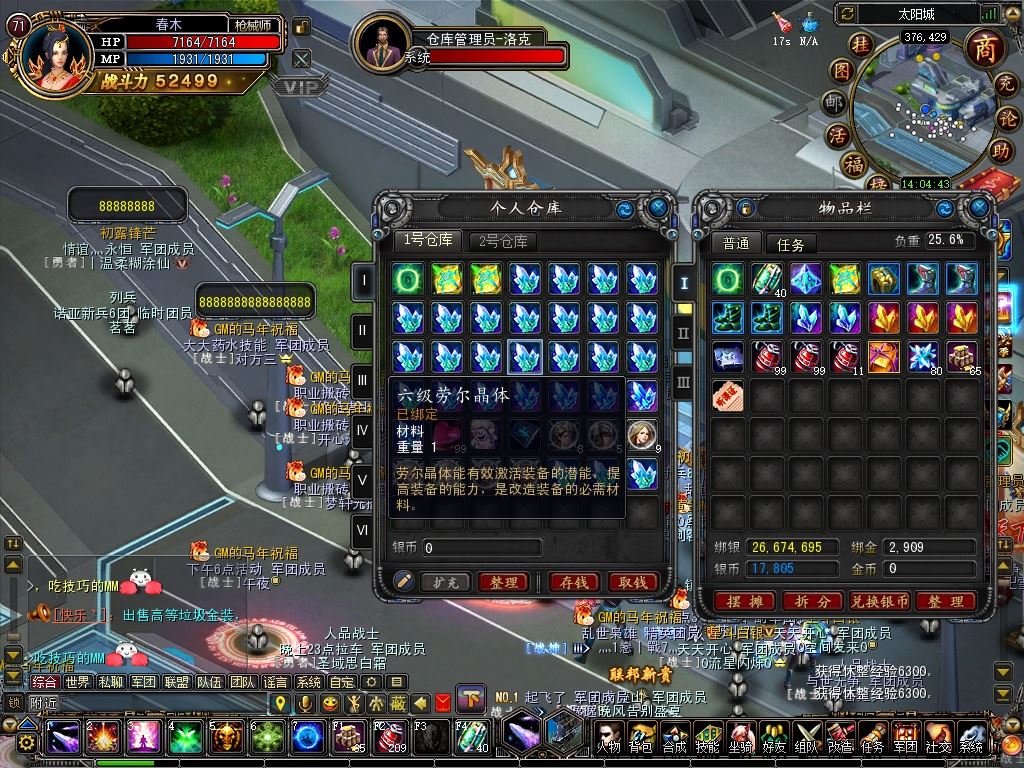The height and width of the screenshot is (768, 1024).
Task: Open the 系统 system menu
Action: [971, 737]
